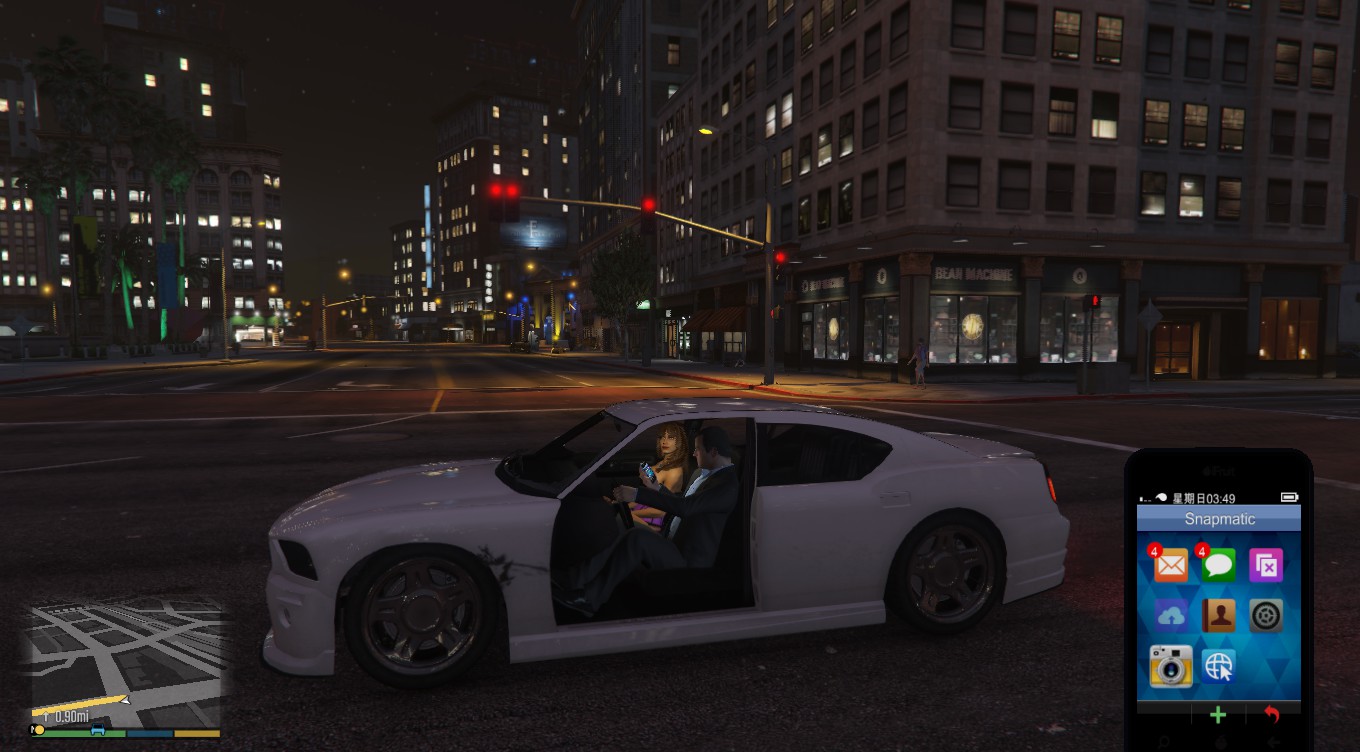
Task: Open the phone Settings gear icon
Action: tap(1266, 615)
